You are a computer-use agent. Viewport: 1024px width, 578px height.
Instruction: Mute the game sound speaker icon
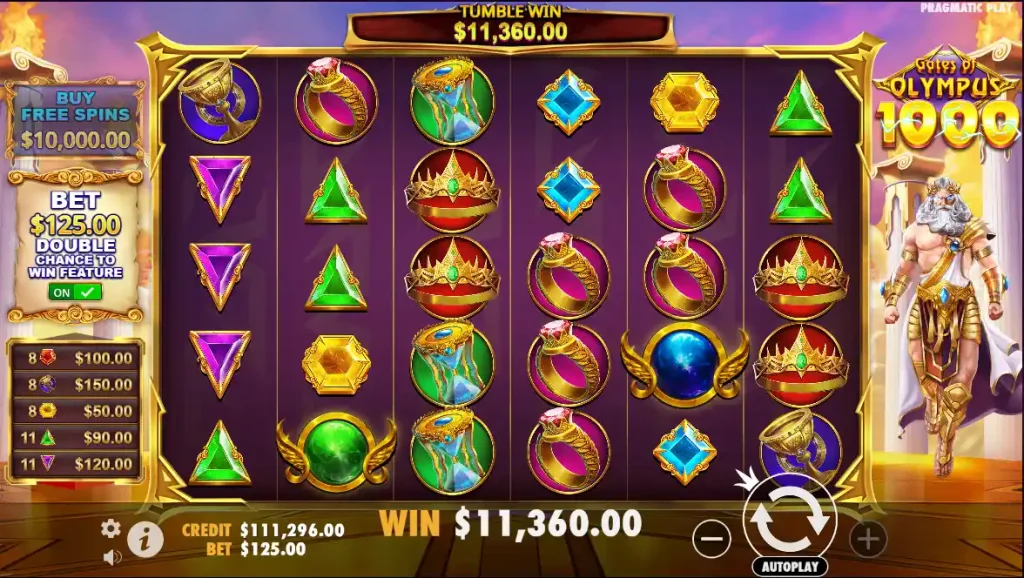click(112, 556)
